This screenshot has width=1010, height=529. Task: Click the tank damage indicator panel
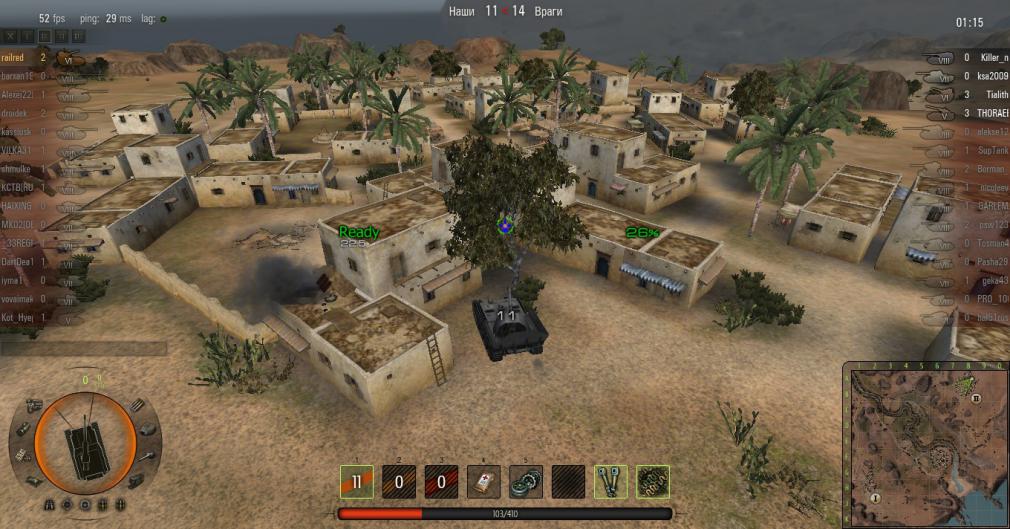85,441
